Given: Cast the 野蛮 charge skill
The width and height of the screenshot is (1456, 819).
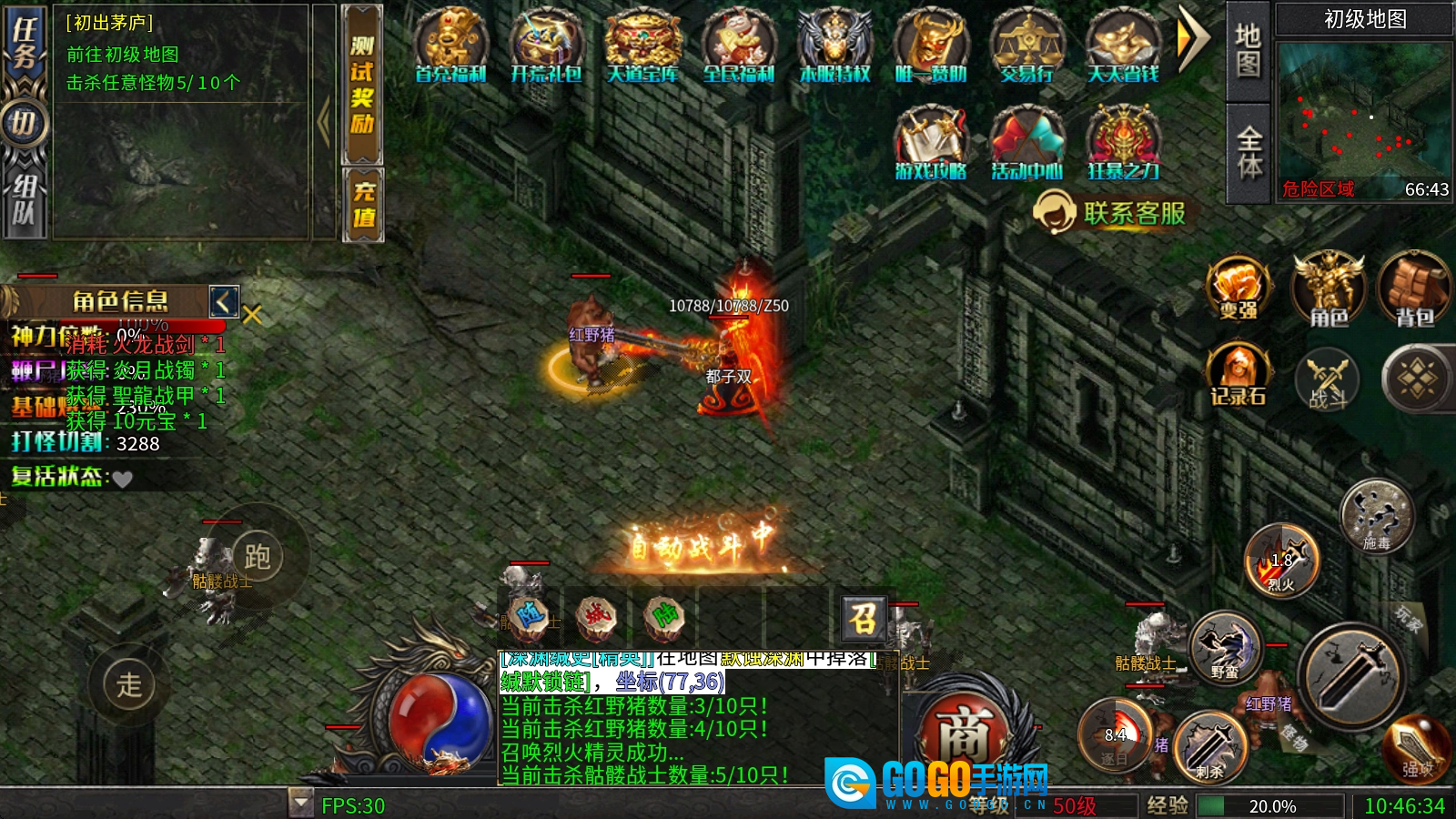Looking at the screenshot, I should coord(1225,646).
